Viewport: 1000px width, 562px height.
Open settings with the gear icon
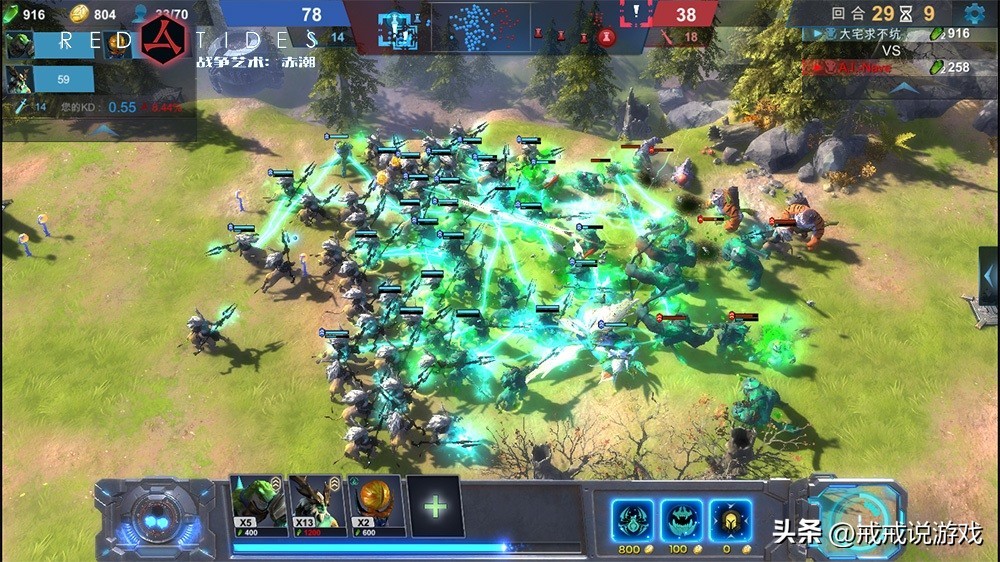[974, 14]
